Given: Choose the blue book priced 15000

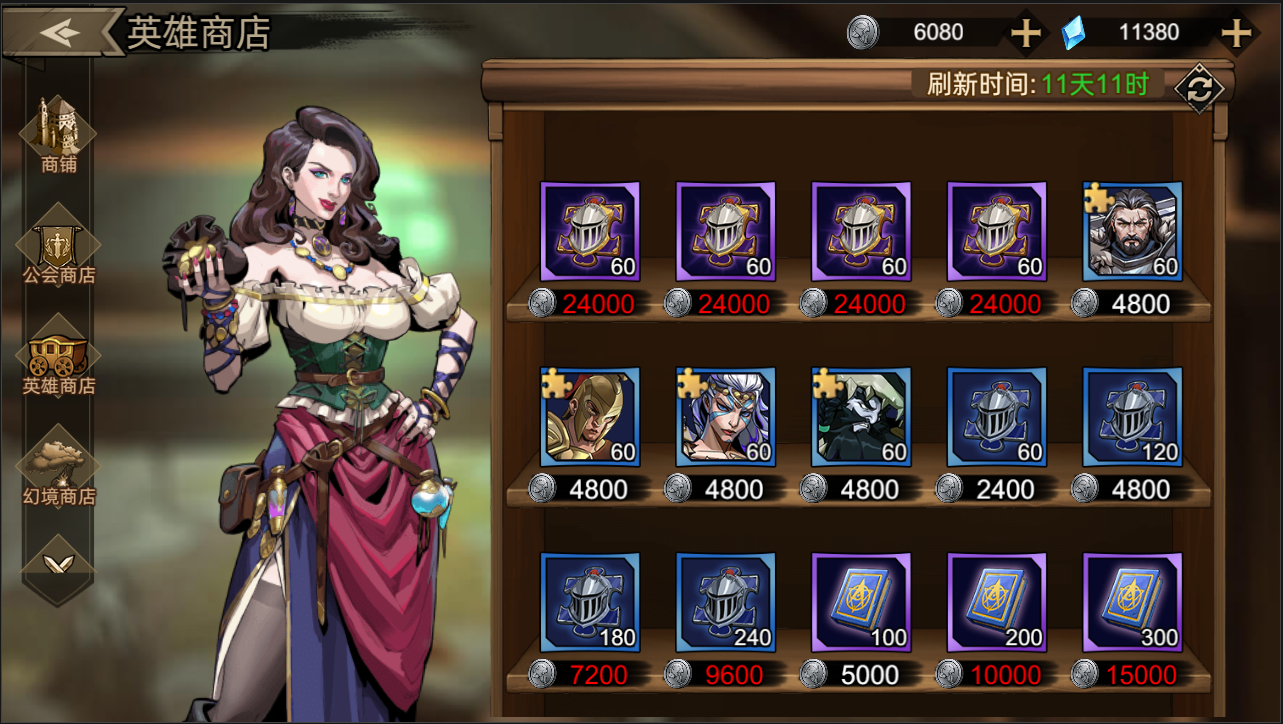Looking at the screenshot, I should [1132, 602].
